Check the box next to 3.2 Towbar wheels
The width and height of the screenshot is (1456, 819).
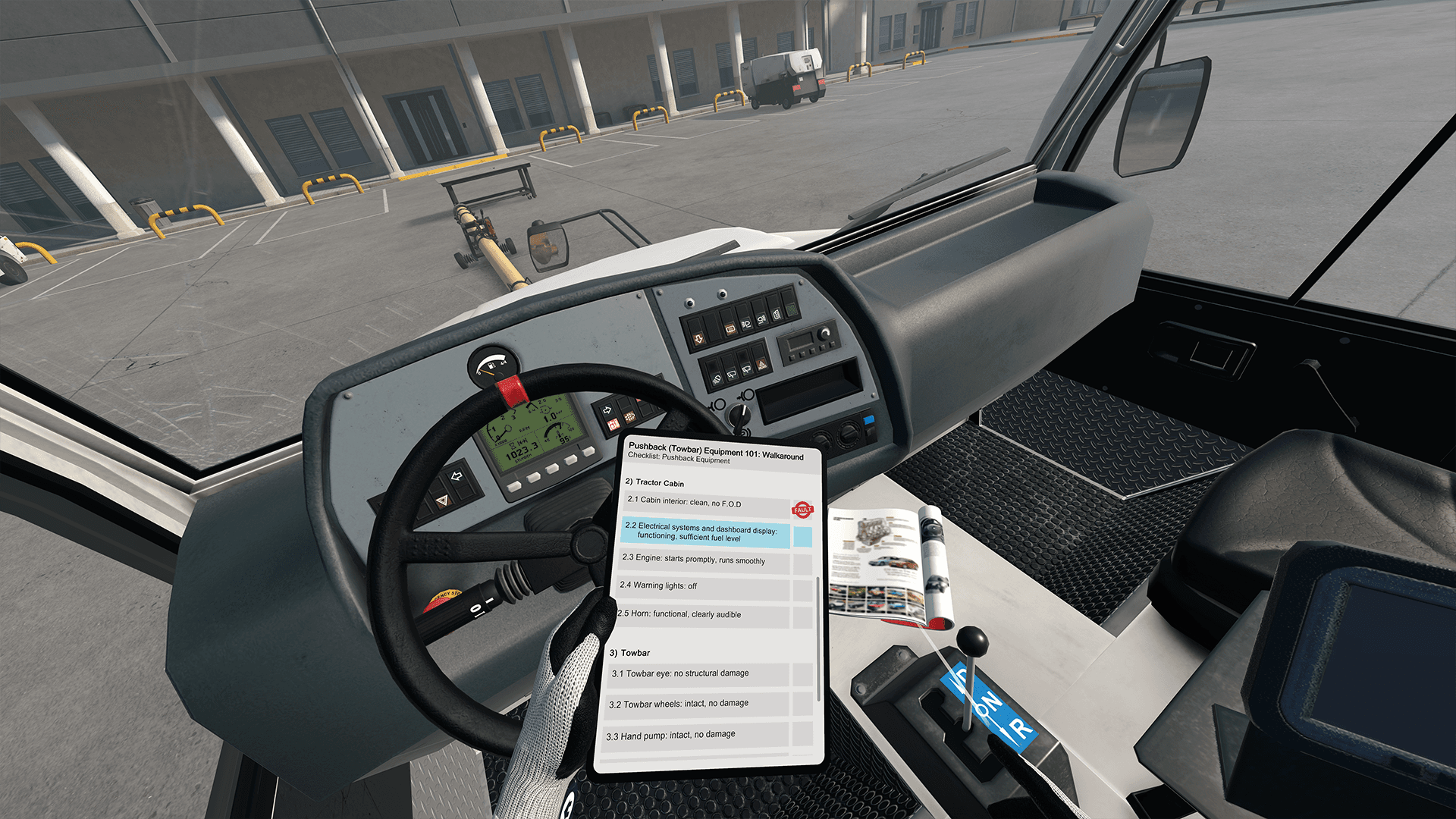pyautogui.click(x=802, y=704)
